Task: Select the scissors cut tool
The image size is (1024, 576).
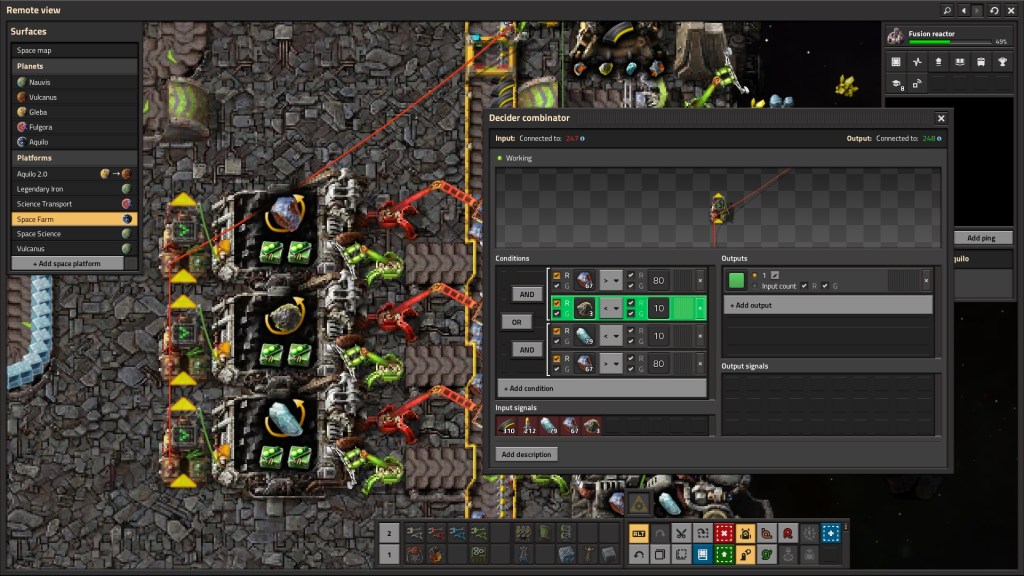Action: point(680,533)
